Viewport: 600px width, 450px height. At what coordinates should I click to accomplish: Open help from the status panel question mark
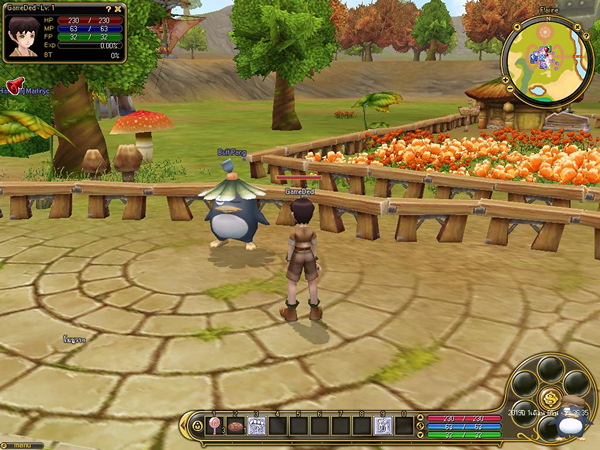click(108, 9)
